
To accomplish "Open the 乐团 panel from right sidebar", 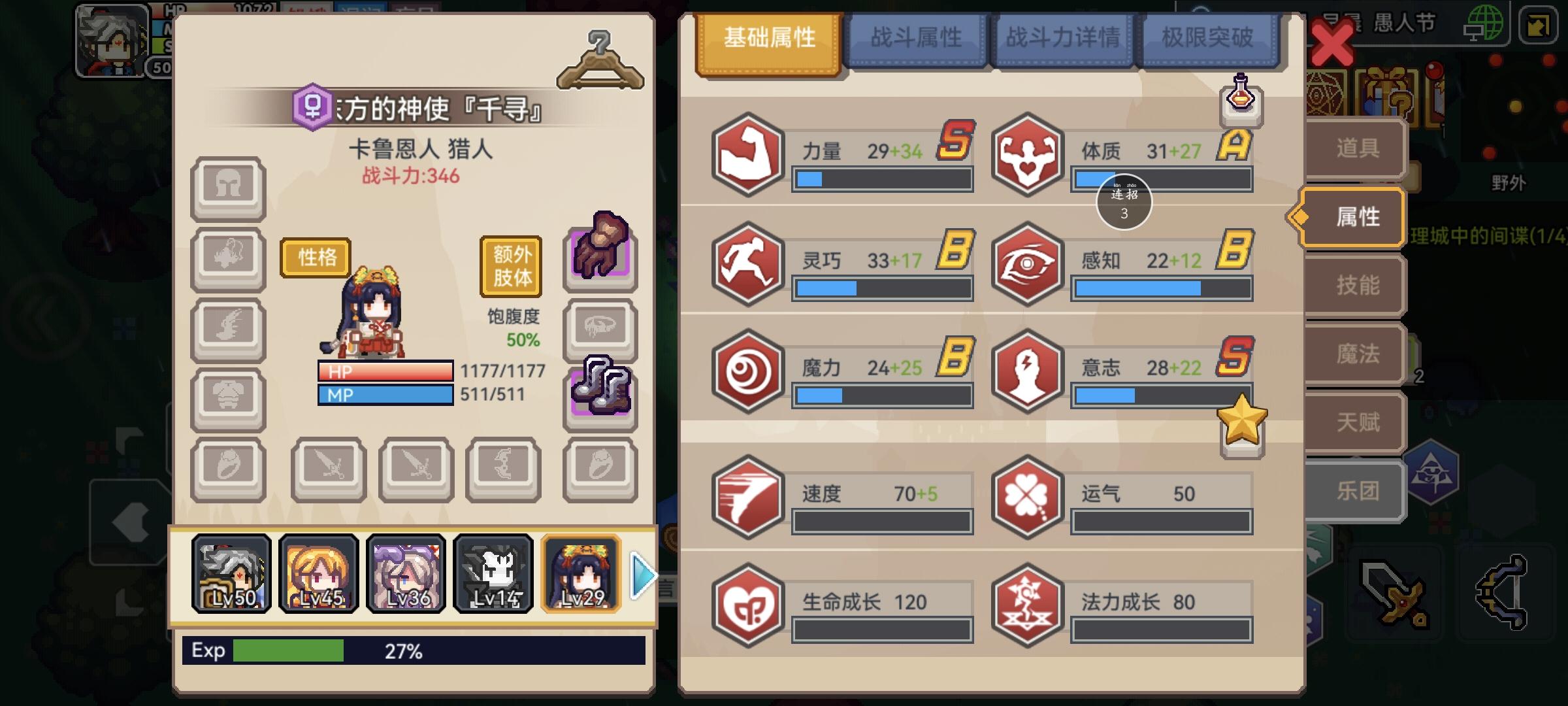I will (x=1357, y=491).
